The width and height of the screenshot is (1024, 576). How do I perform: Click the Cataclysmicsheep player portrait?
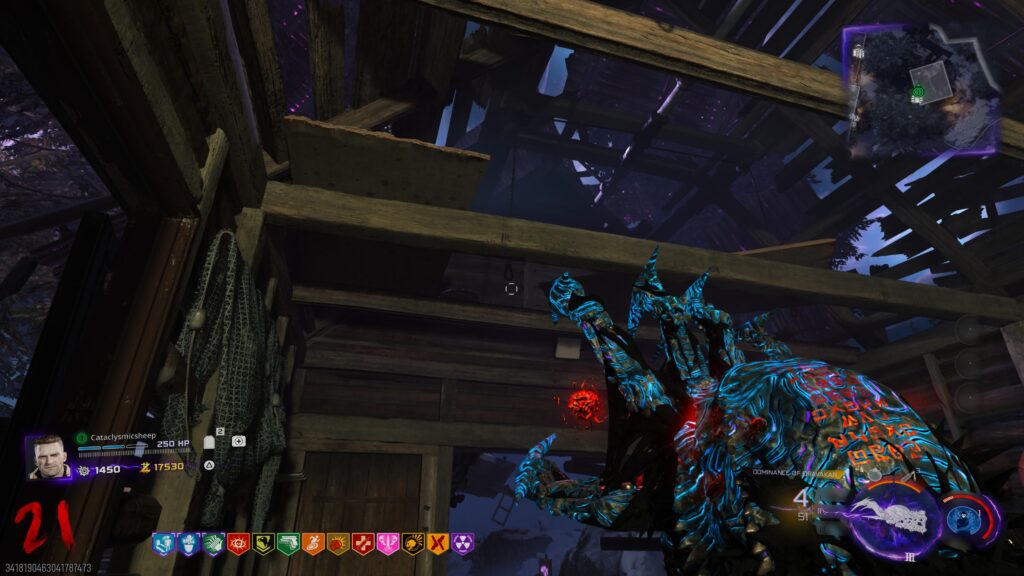49,457
